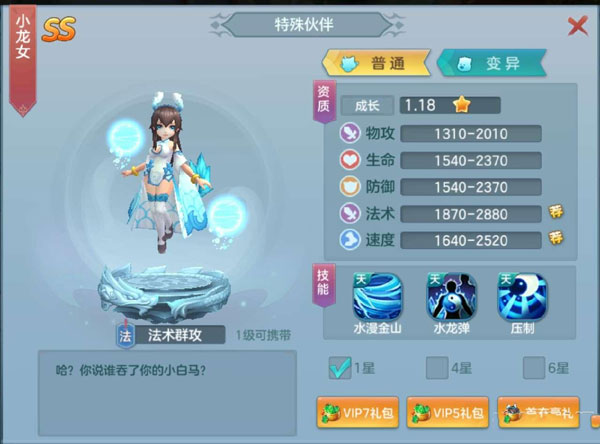Screen dimensions: 600x444
Task: Open the VIP5礼包 gift pack
Action: point(446,411)
